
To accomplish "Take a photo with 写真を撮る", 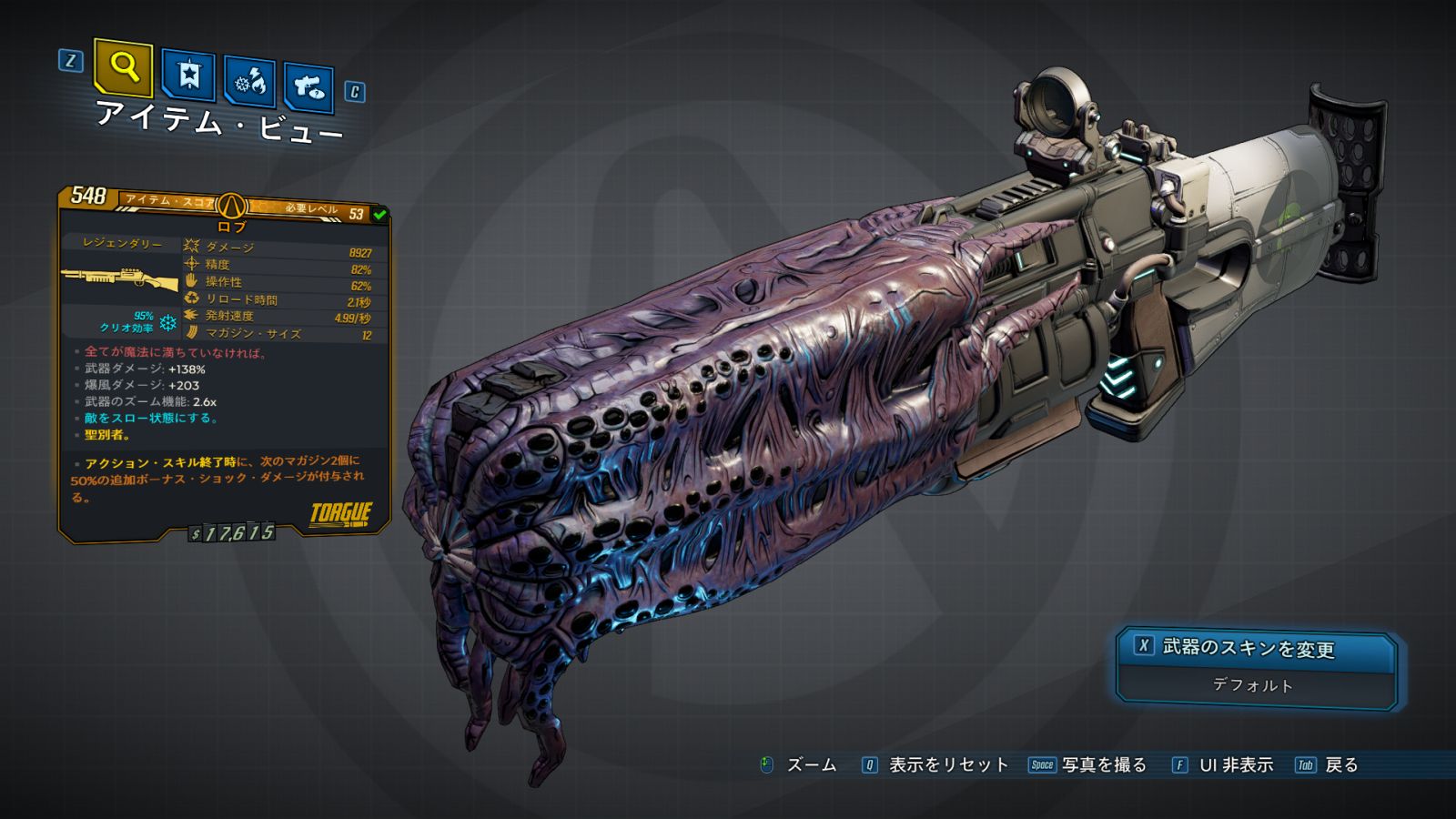I will coord(1103,765).
